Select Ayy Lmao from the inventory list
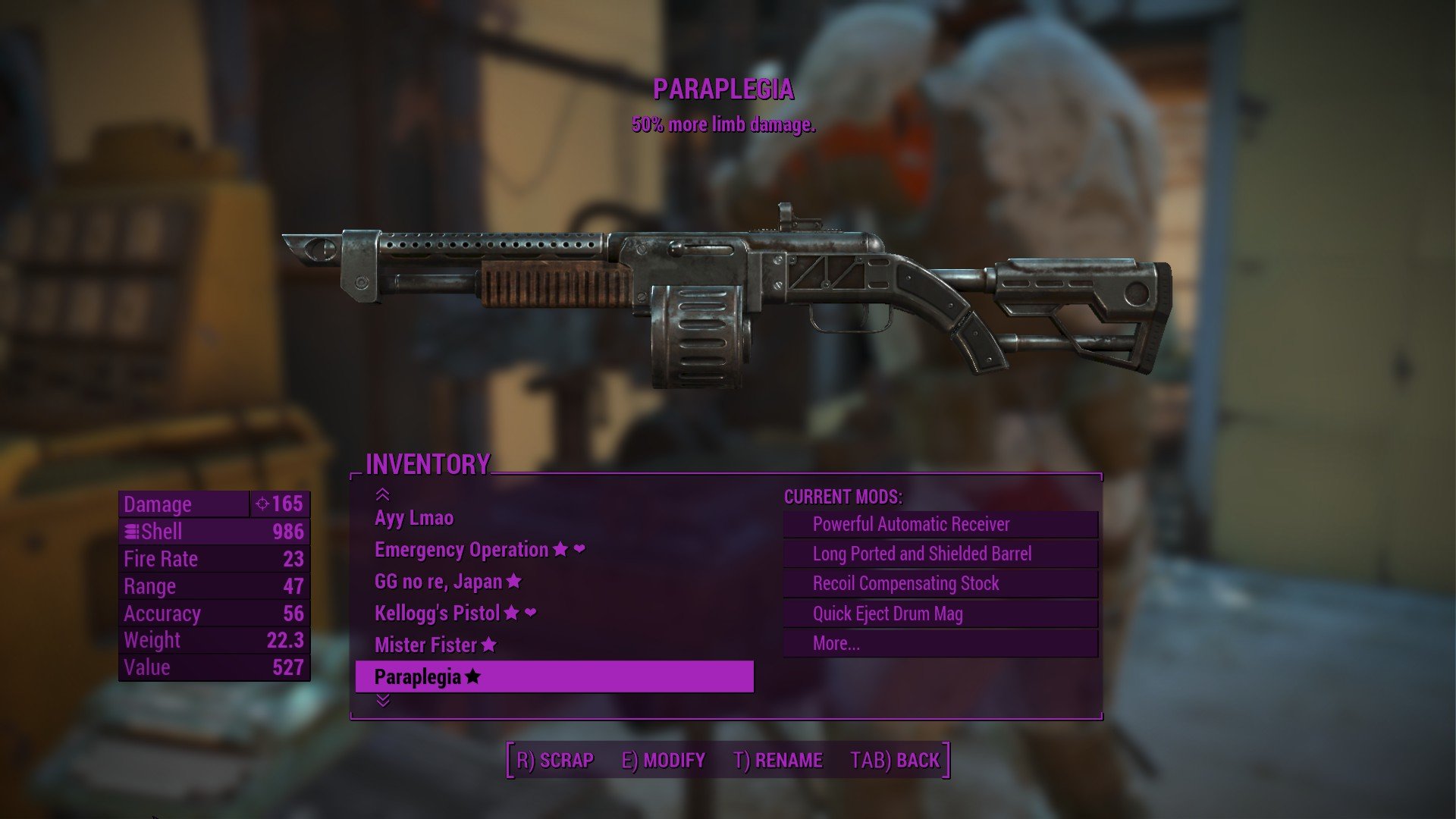Image resolution: width=1456 pixels, height=819 pixels. pos(414,518)
